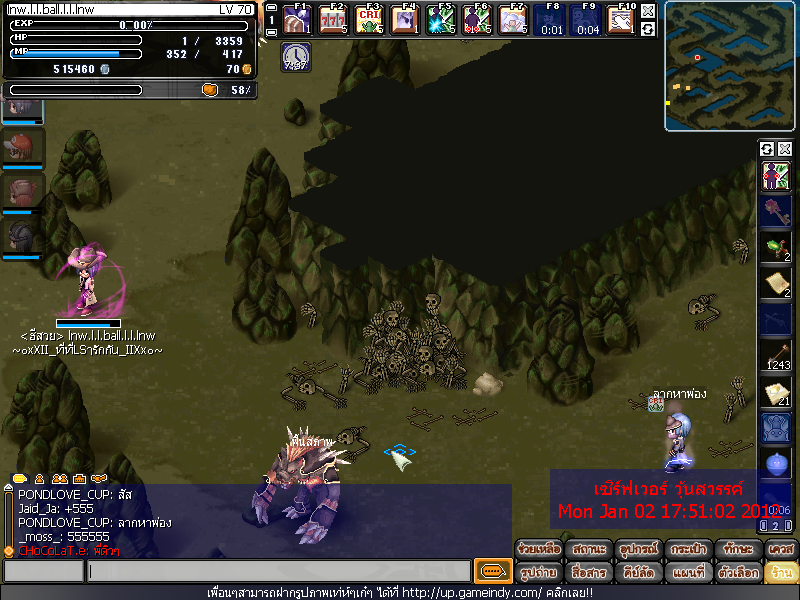Select the arrow item with 1243 count
The height and width of the screenshot is (600, 800).
click(777, 354)
